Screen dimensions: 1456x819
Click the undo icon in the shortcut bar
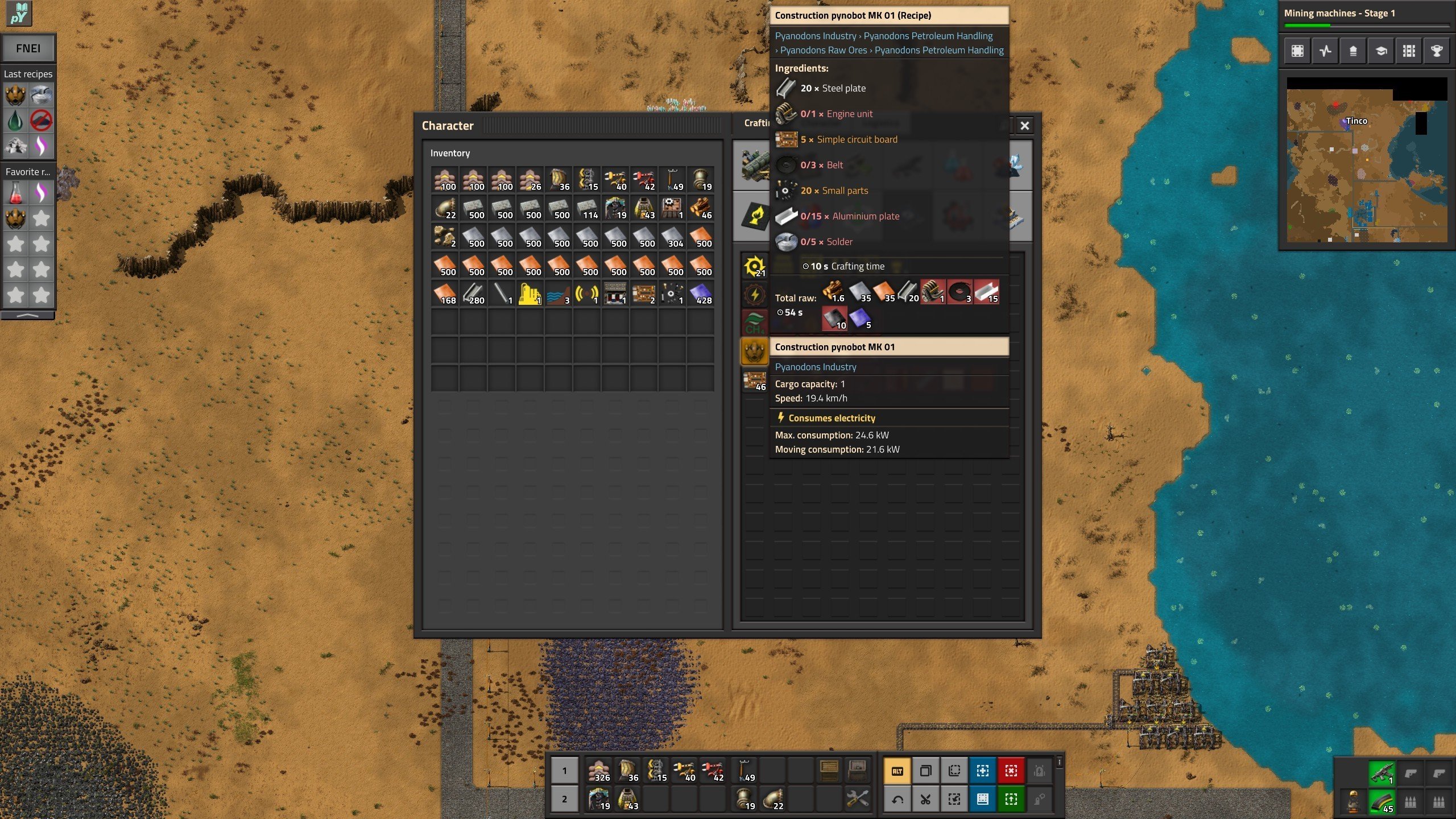point(897,800)
